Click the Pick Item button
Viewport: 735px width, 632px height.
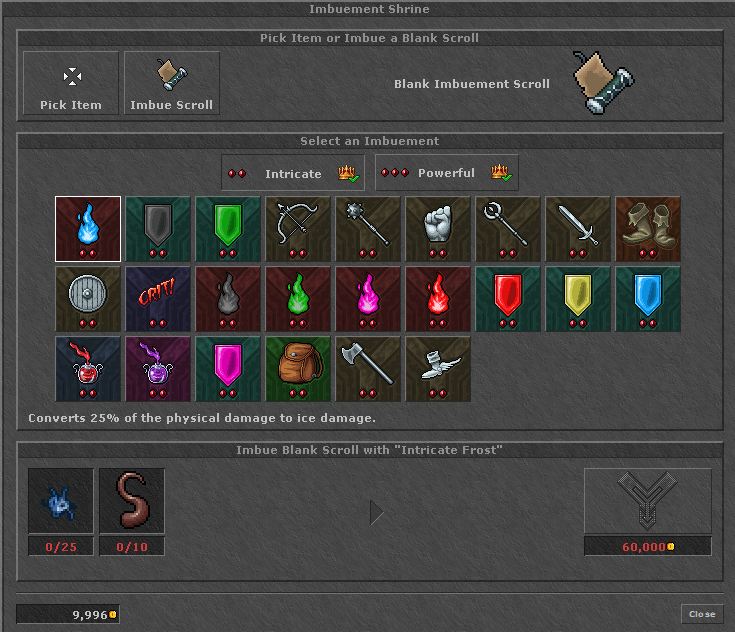tap(71, 84)
